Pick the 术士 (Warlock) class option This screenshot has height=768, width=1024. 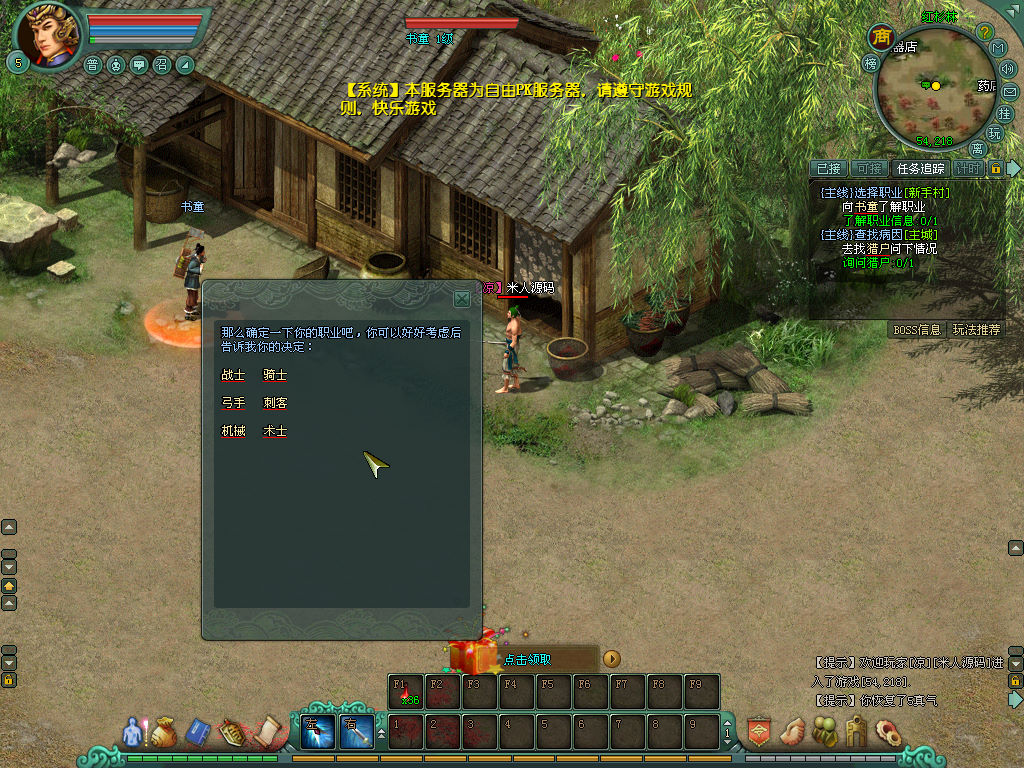coord(275,431)
